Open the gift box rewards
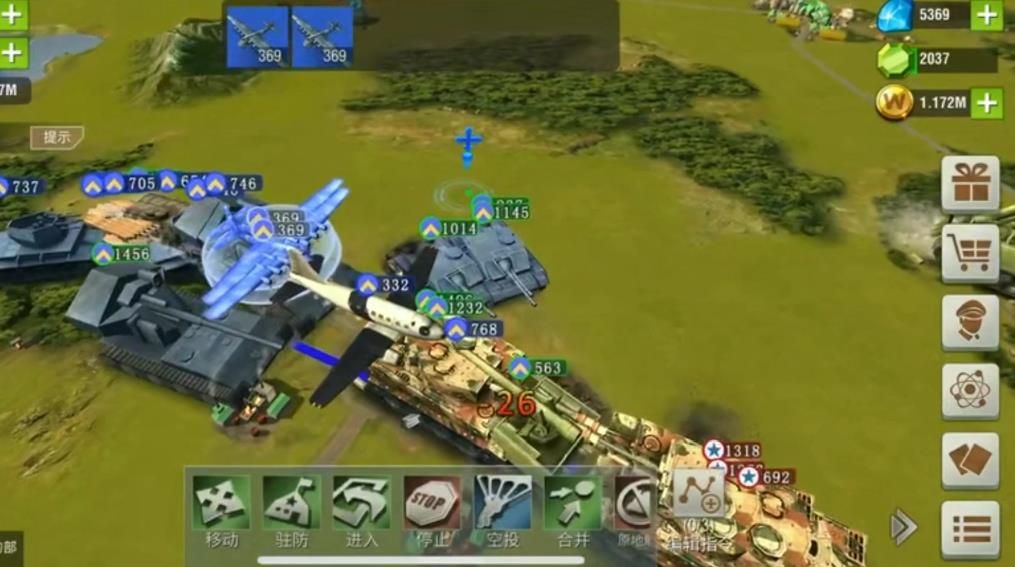Viewport: 1015px width, 567px height. coord(970,184)
